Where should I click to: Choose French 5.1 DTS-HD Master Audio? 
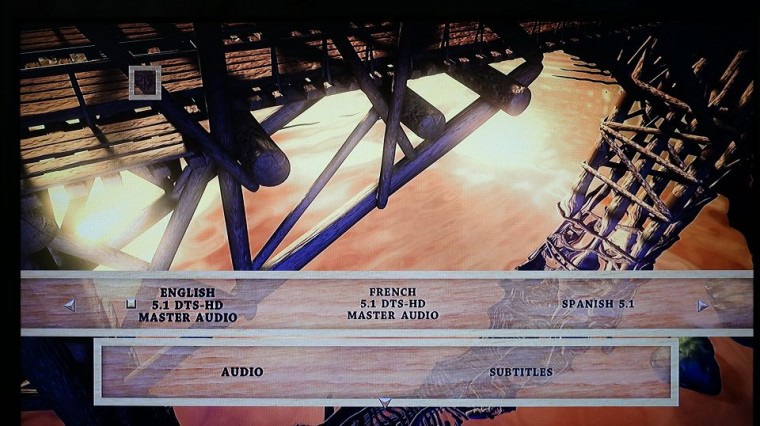click(x=393, y=304)
